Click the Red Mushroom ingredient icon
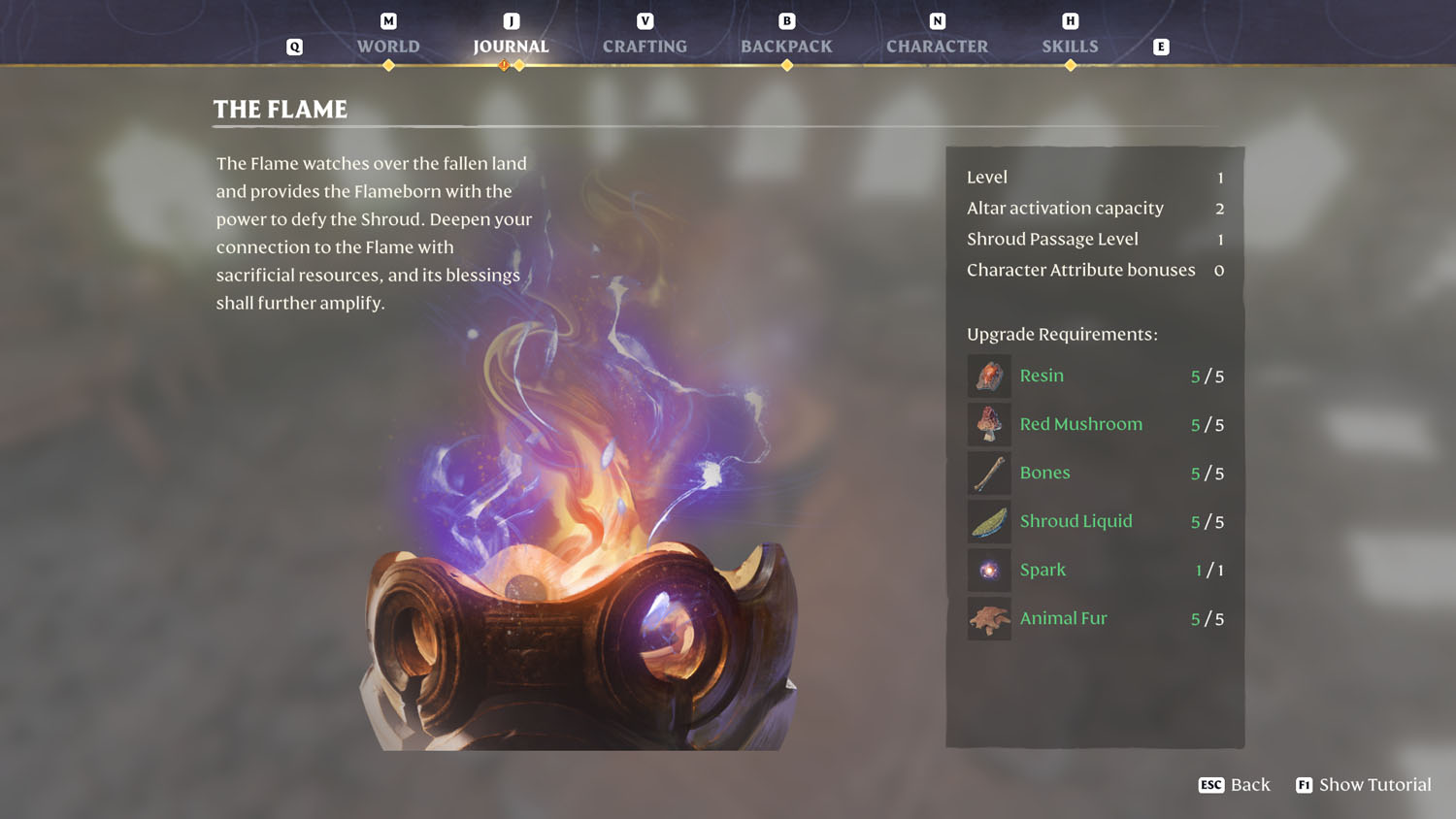1456x819 pixels. pos(988,424)
